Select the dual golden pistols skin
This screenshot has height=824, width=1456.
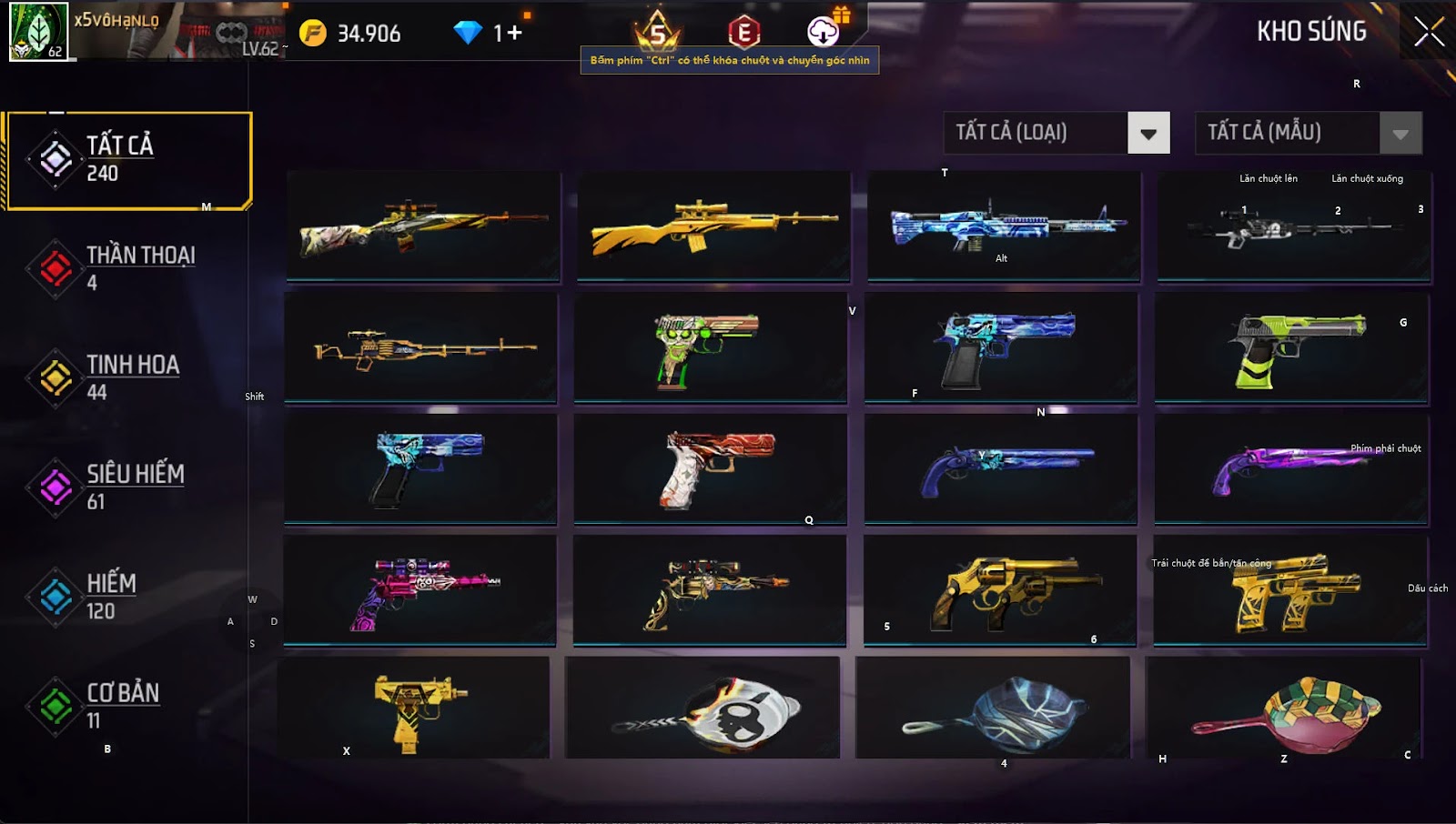click(1291, 591)
